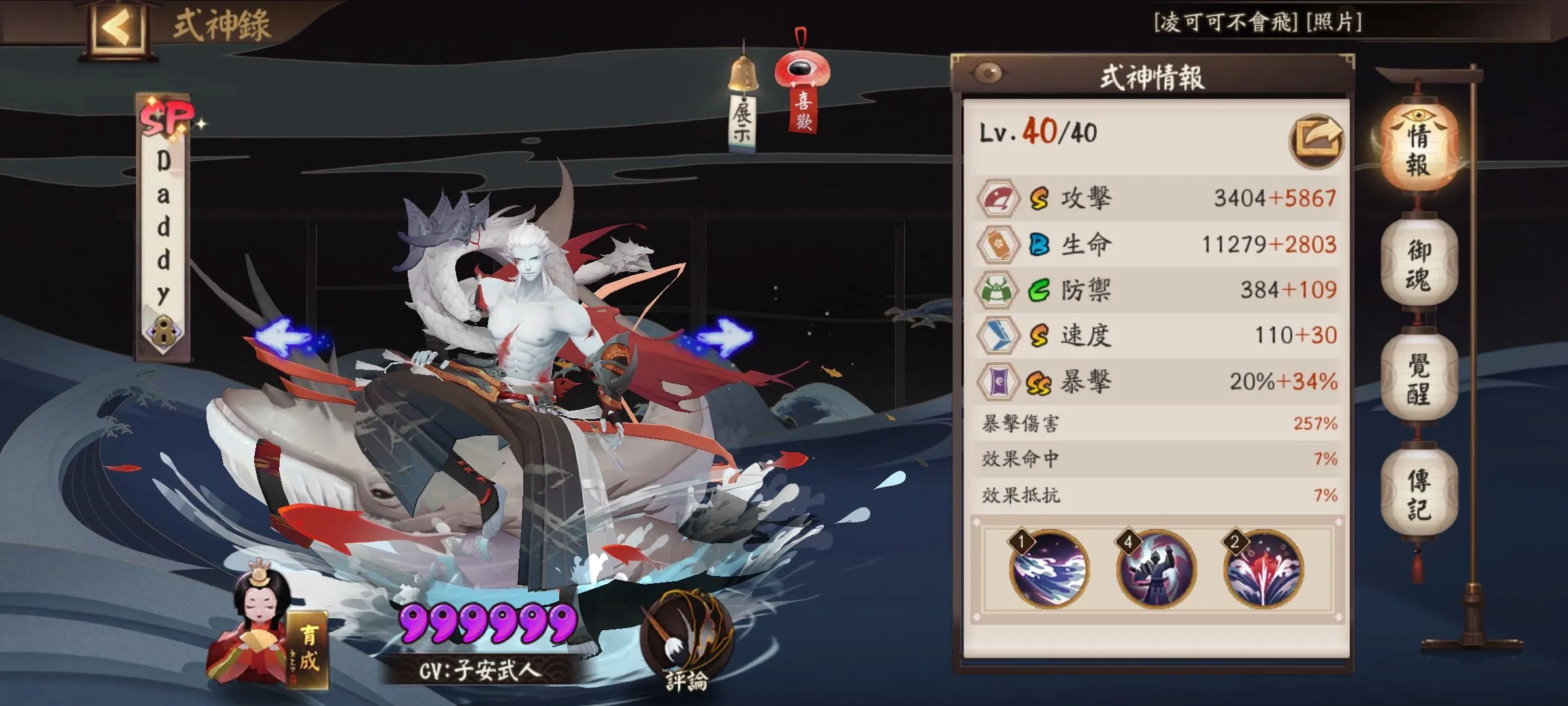Viewport: 1568px width, 706px height.
Task: Open the red splash skill icon
Action: (x=1264, y=569)
